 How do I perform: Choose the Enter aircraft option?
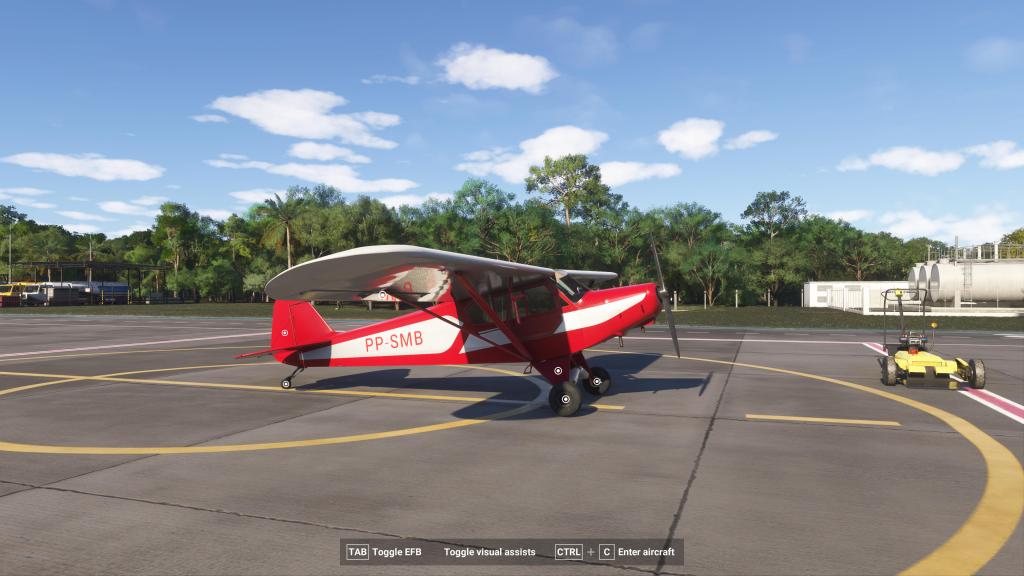coord(646,552)
